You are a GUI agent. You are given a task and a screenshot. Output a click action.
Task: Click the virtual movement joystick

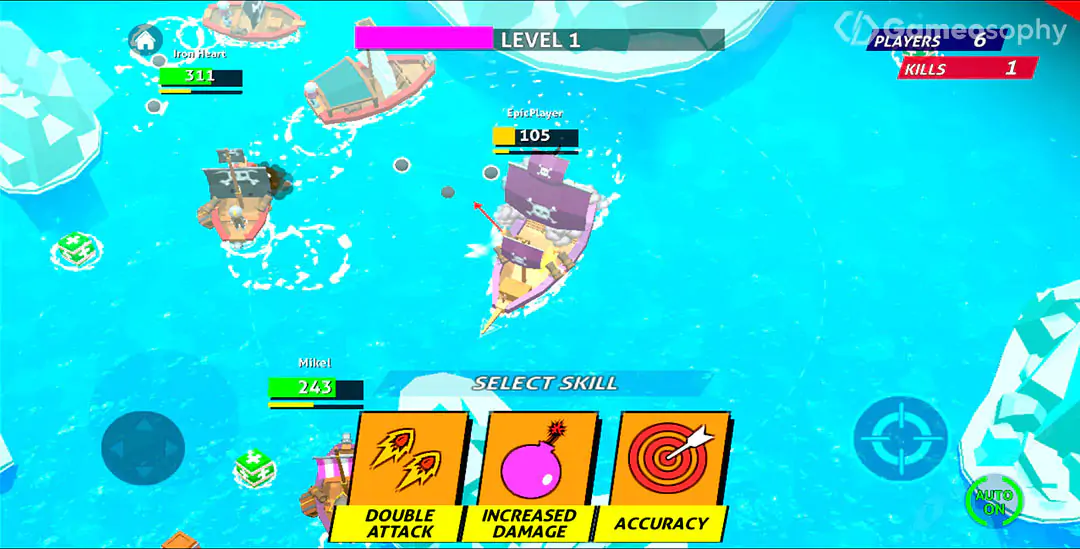pos(143,444)
